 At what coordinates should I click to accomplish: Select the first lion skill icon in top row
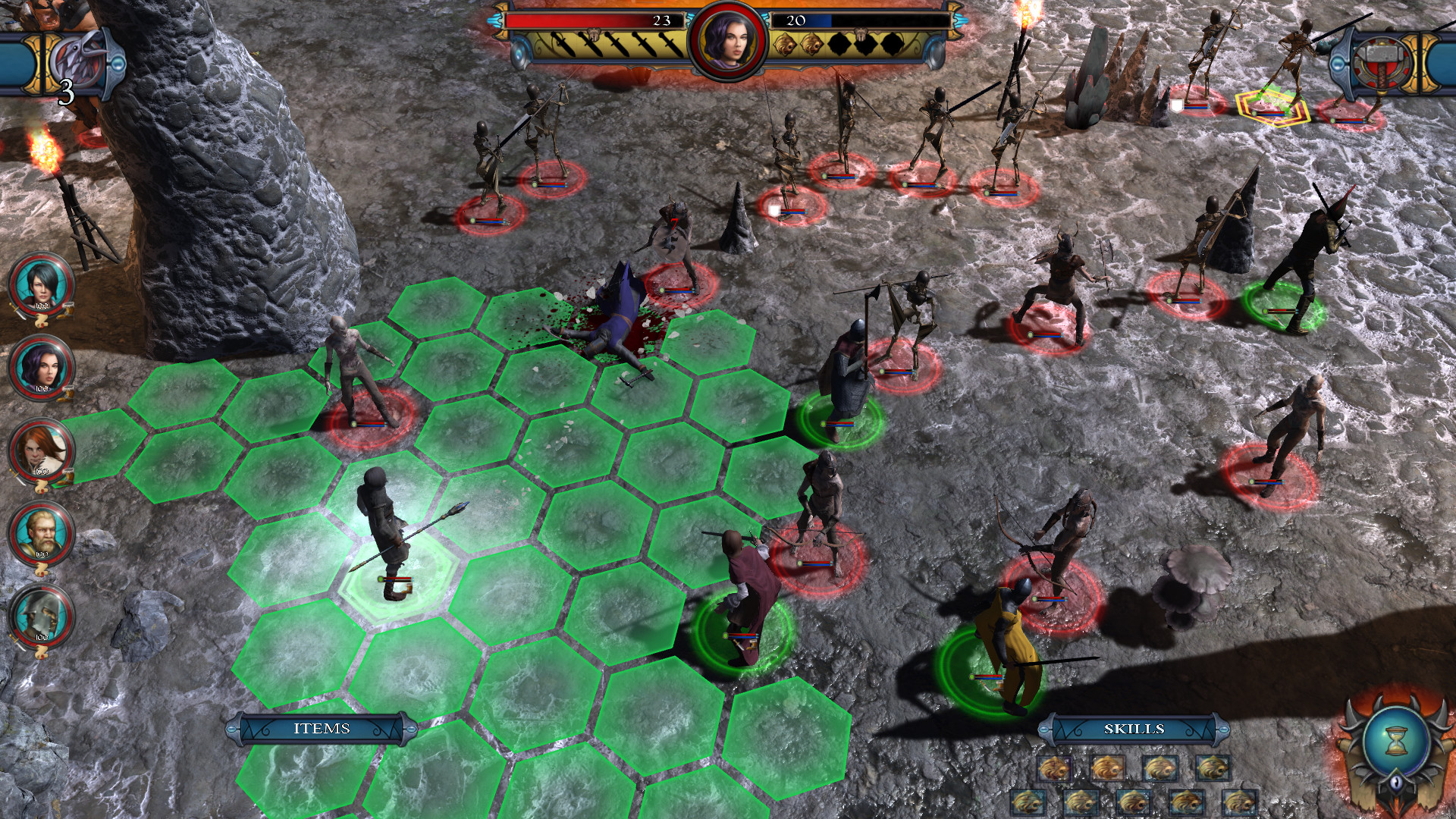(x=1055, y=769)
